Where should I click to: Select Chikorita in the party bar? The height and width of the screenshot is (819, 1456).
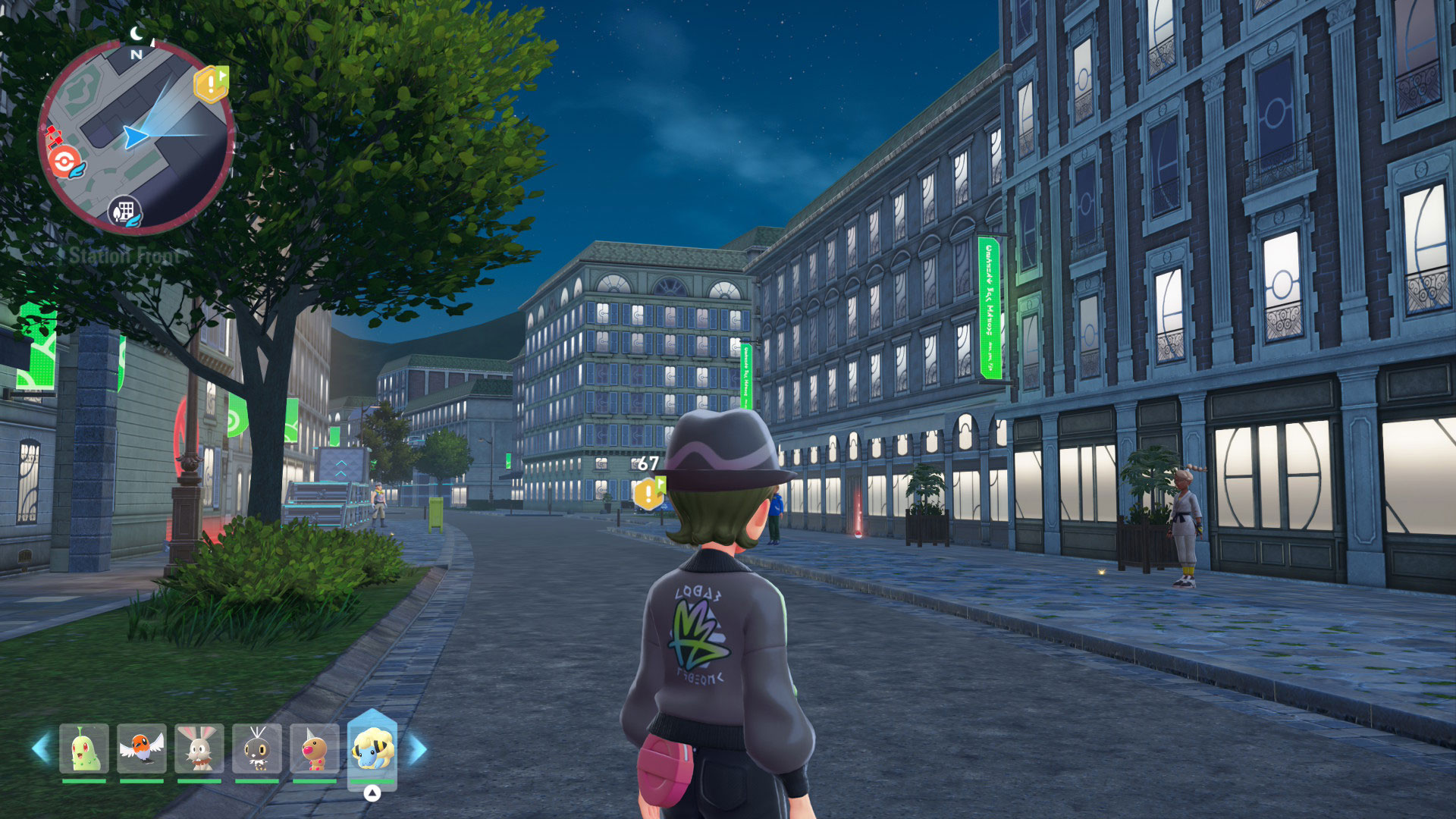(83, 748)
